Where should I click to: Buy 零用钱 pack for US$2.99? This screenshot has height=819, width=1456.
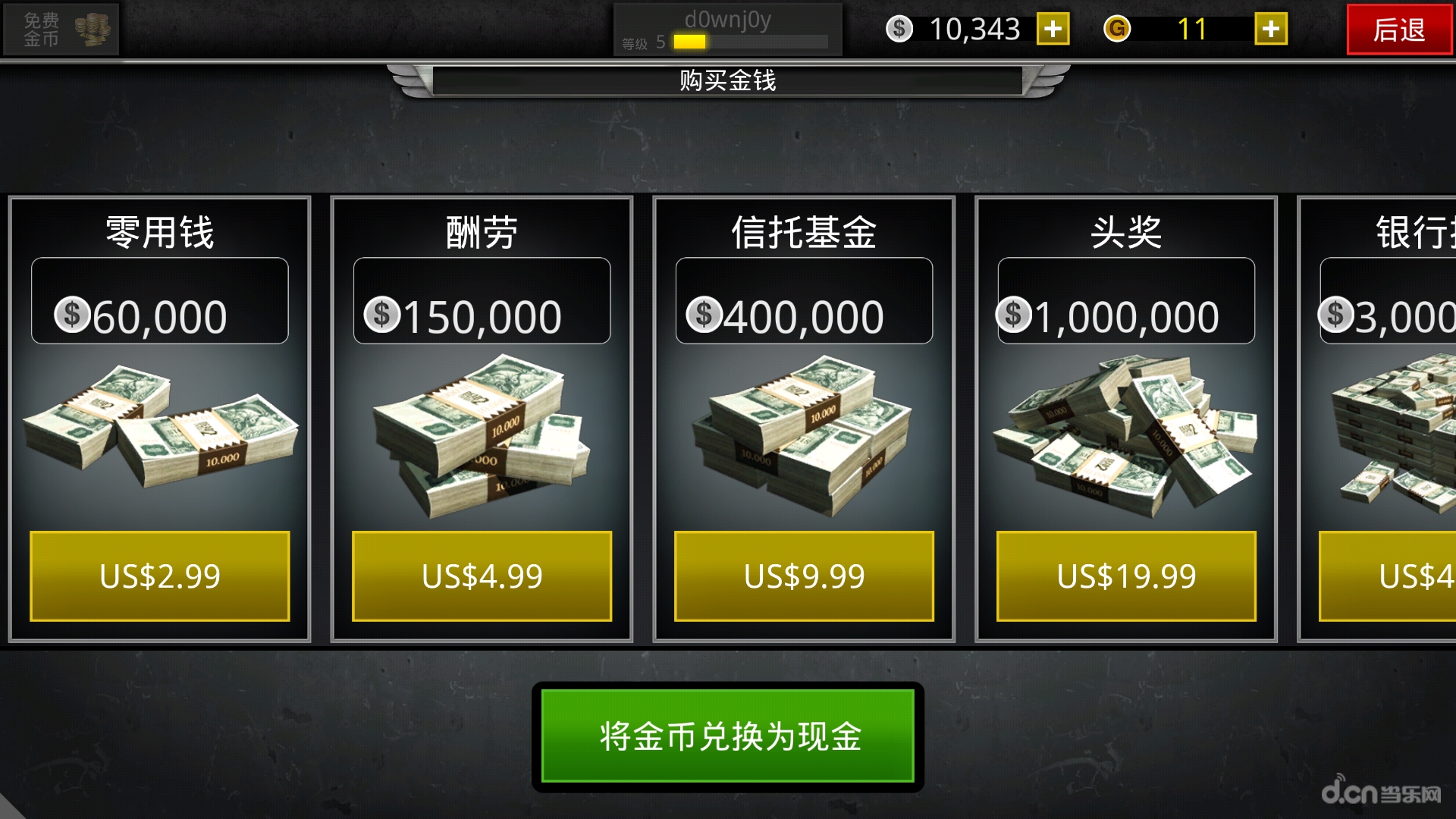tap(159, 576)
